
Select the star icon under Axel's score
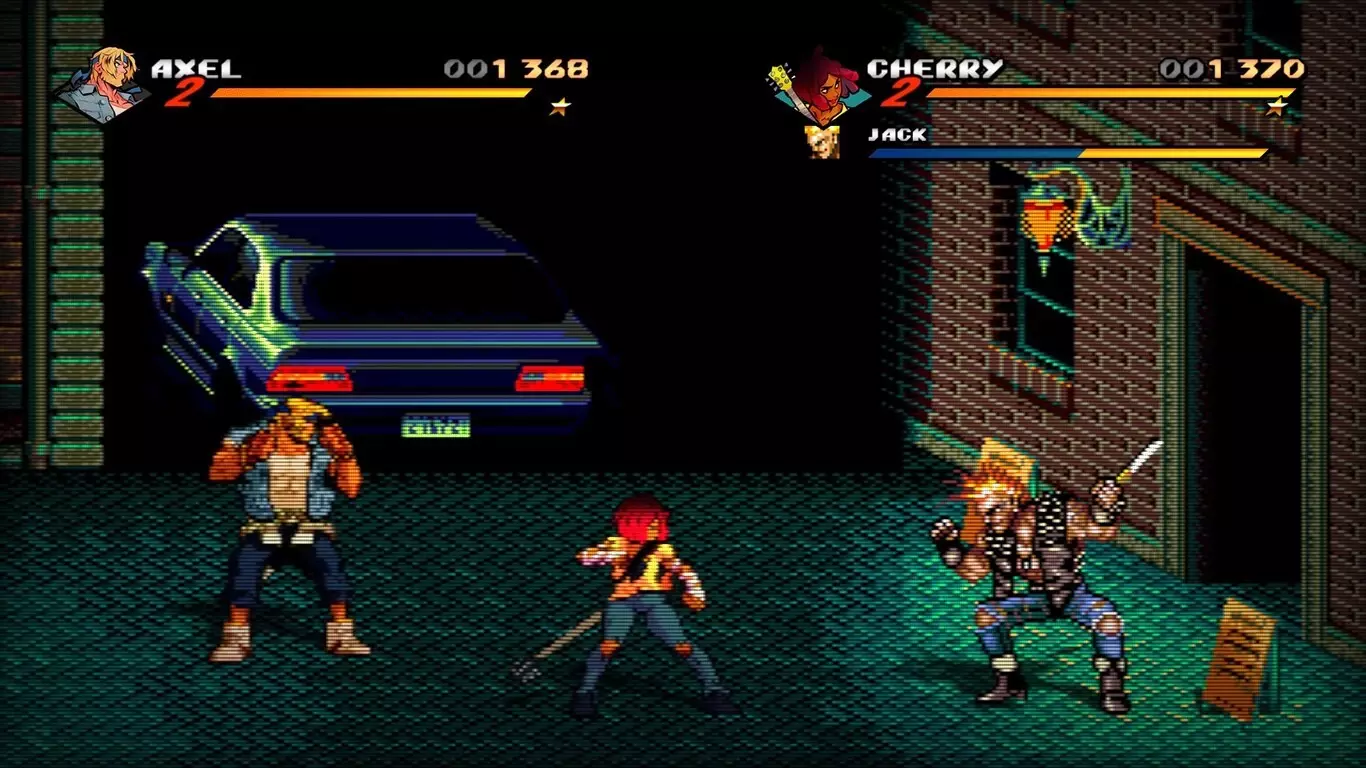(x=560, y=106)
